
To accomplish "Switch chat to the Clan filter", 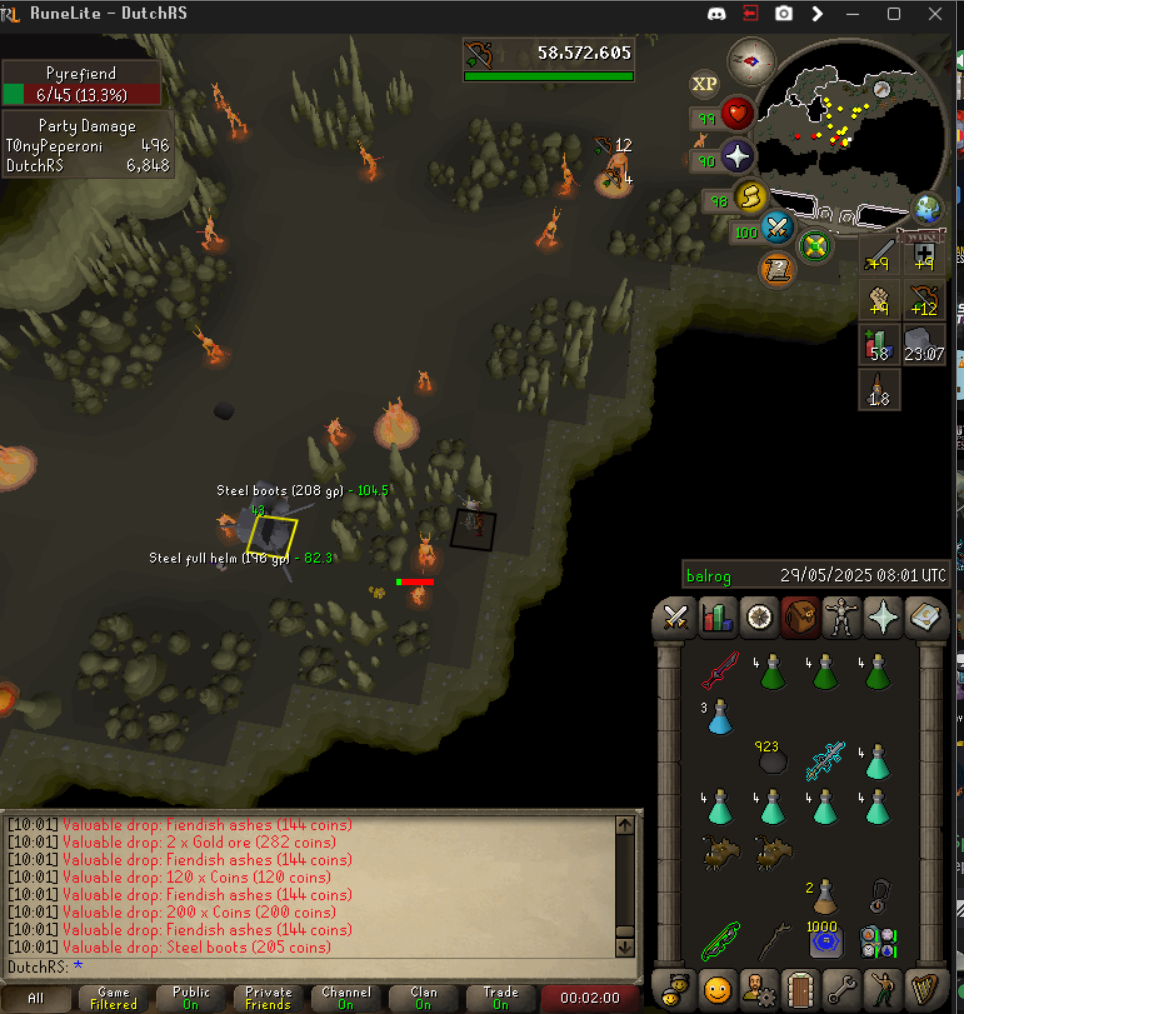I will [x=423, y=997].
